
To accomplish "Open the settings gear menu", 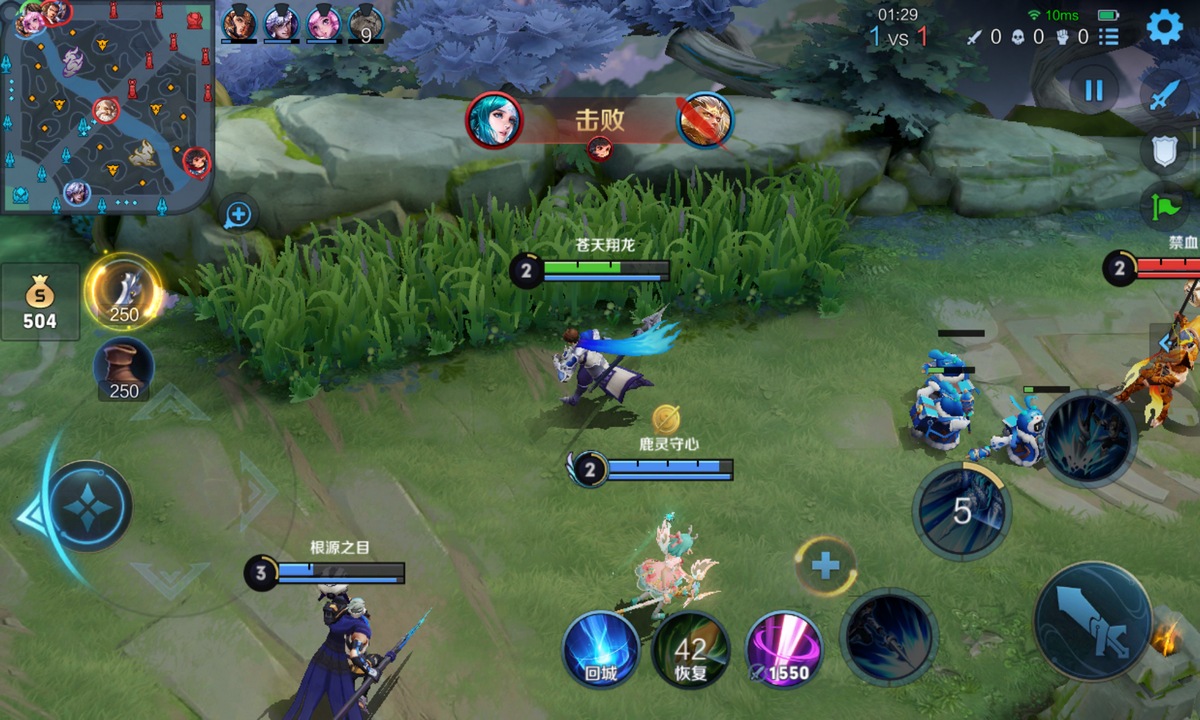I will coord(1164,27).
